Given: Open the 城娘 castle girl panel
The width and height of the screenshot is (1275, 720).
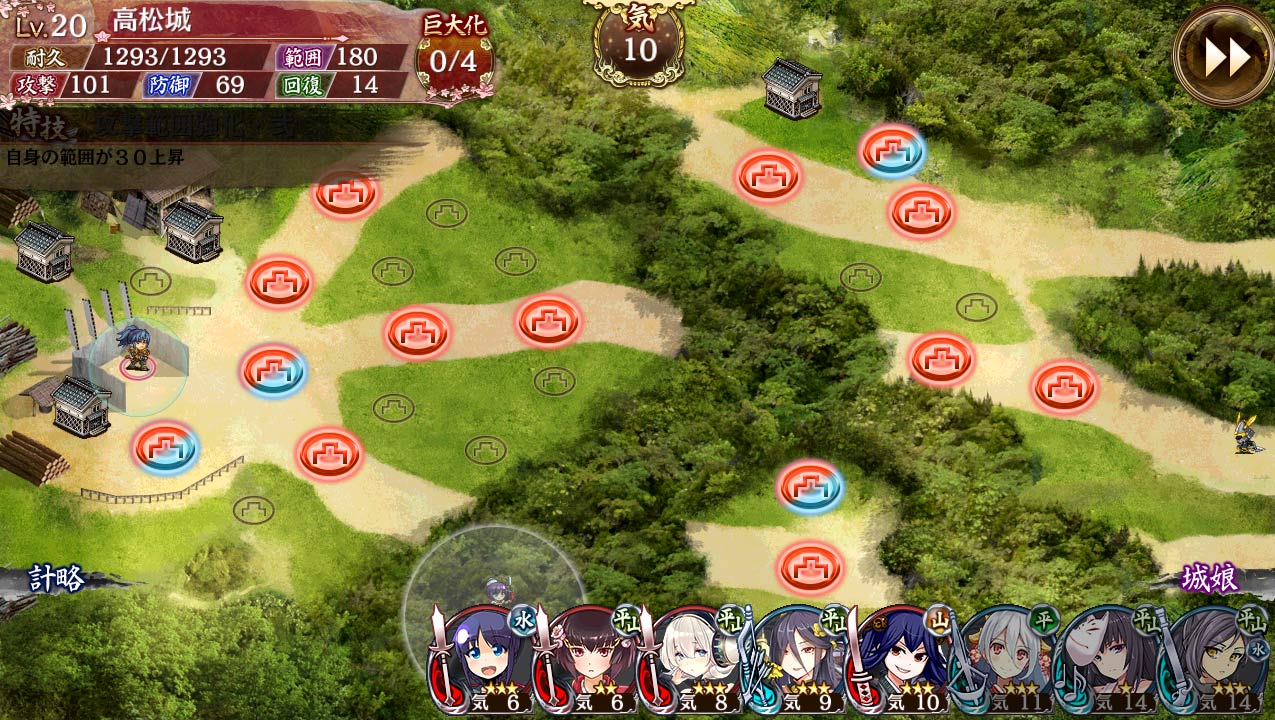Looking at the screenshot, I should 1210,578.
